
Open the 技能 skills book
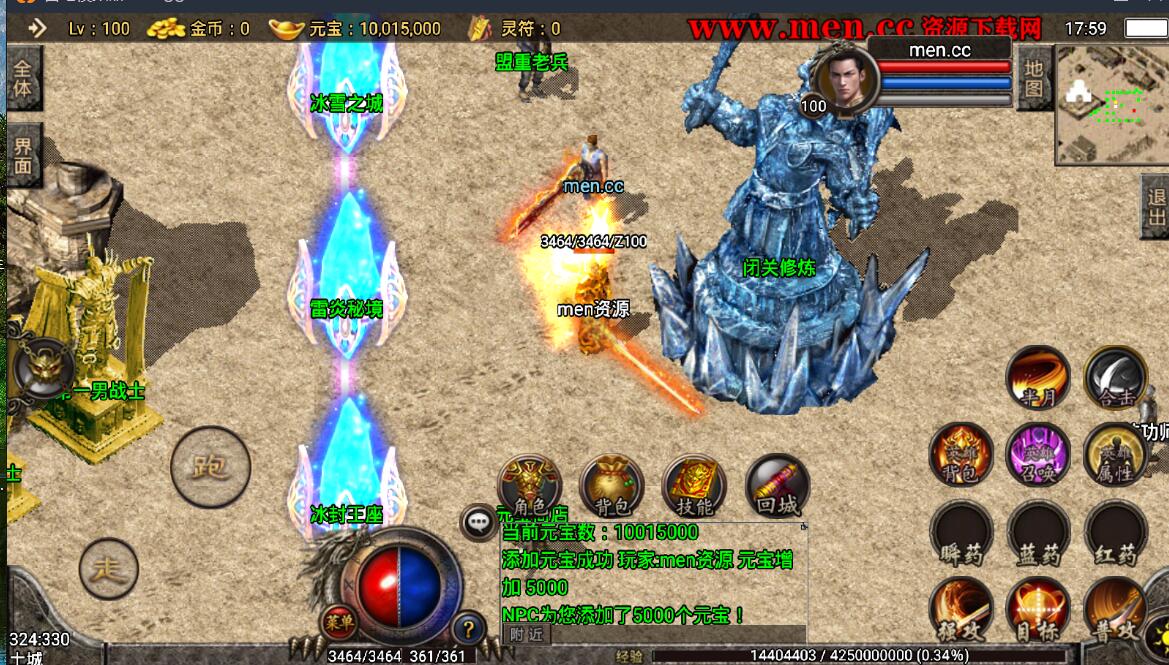pyautogui.click(x=694, y=486)
